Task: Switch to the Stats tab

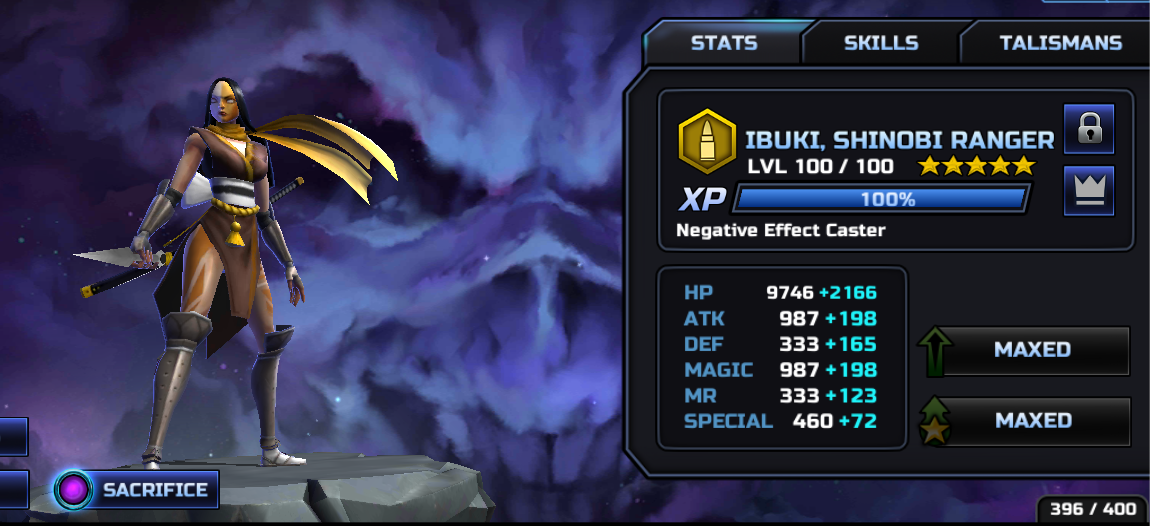Action: point(724,43)
